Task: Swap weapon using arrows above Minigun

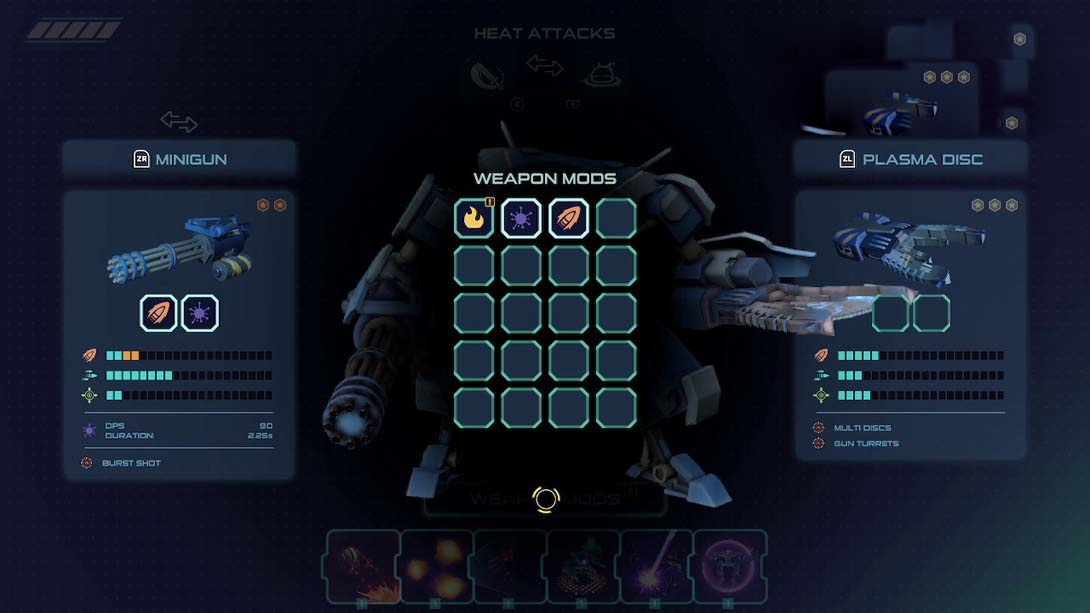Action: 179,122
